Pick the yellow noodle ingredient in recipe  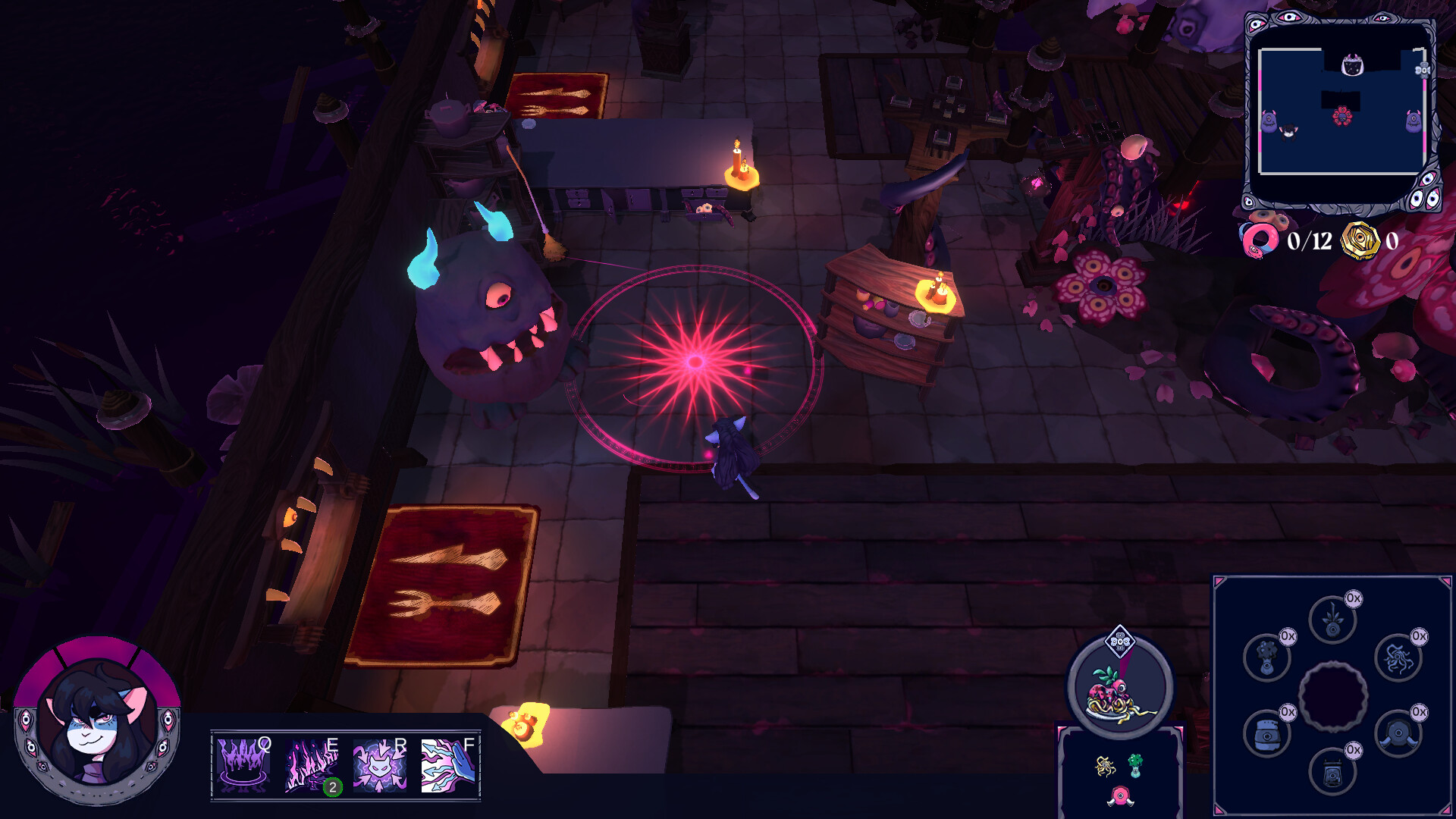(1105, 767)
